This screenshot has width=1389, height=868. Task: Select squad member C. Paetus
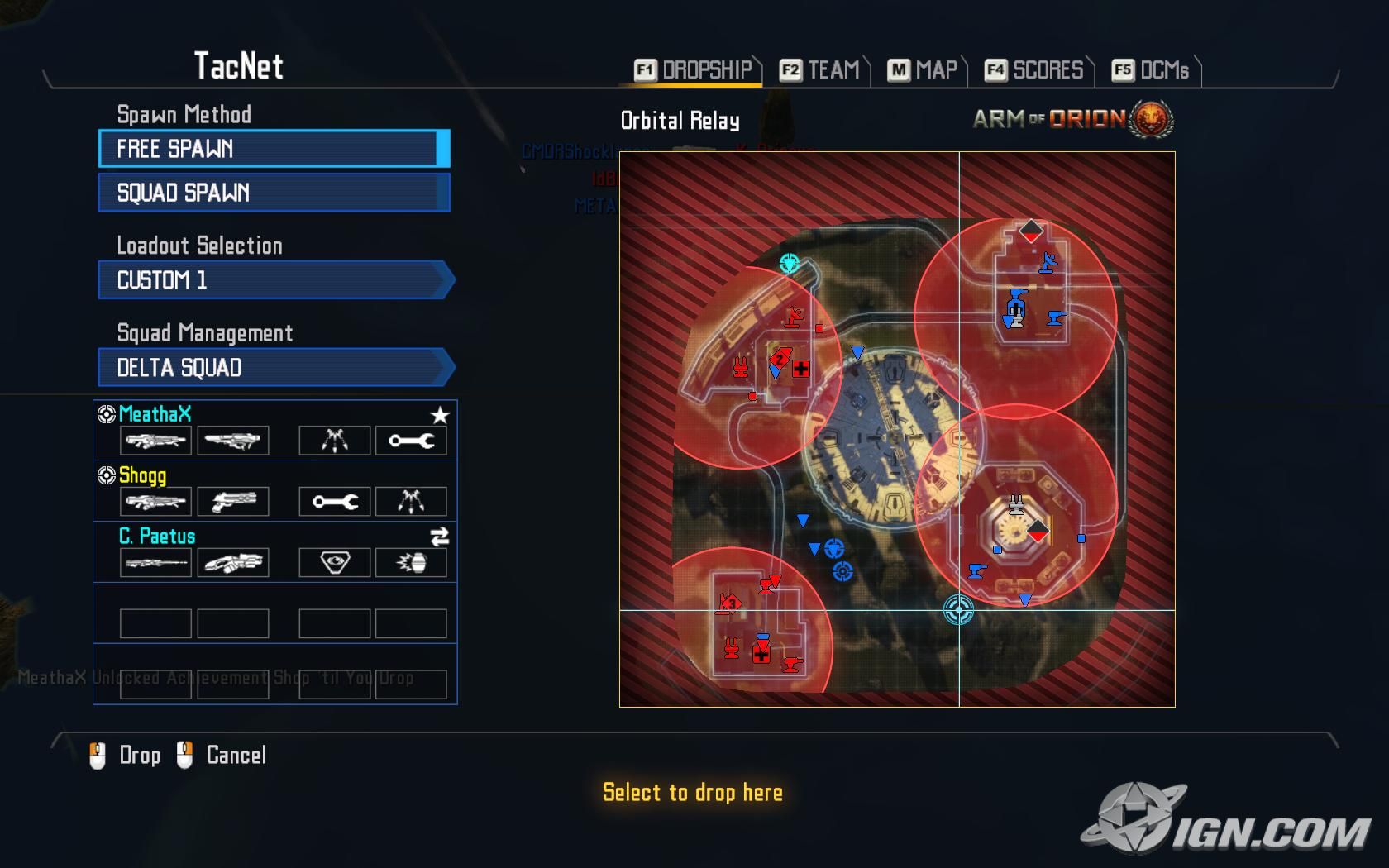(157, 536)
